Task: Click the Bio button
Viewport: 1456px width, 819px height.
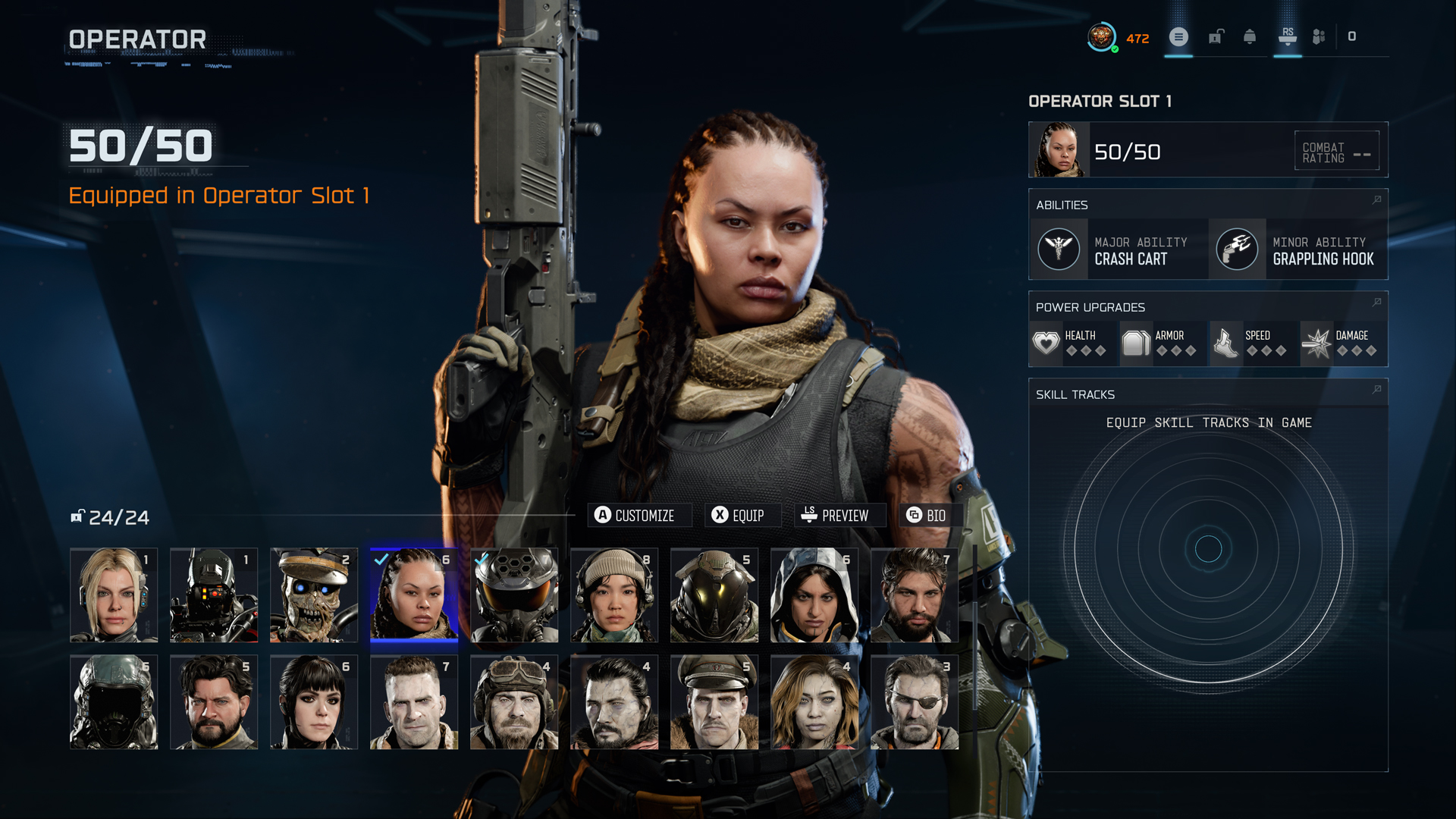Action: tap(930, 515)
